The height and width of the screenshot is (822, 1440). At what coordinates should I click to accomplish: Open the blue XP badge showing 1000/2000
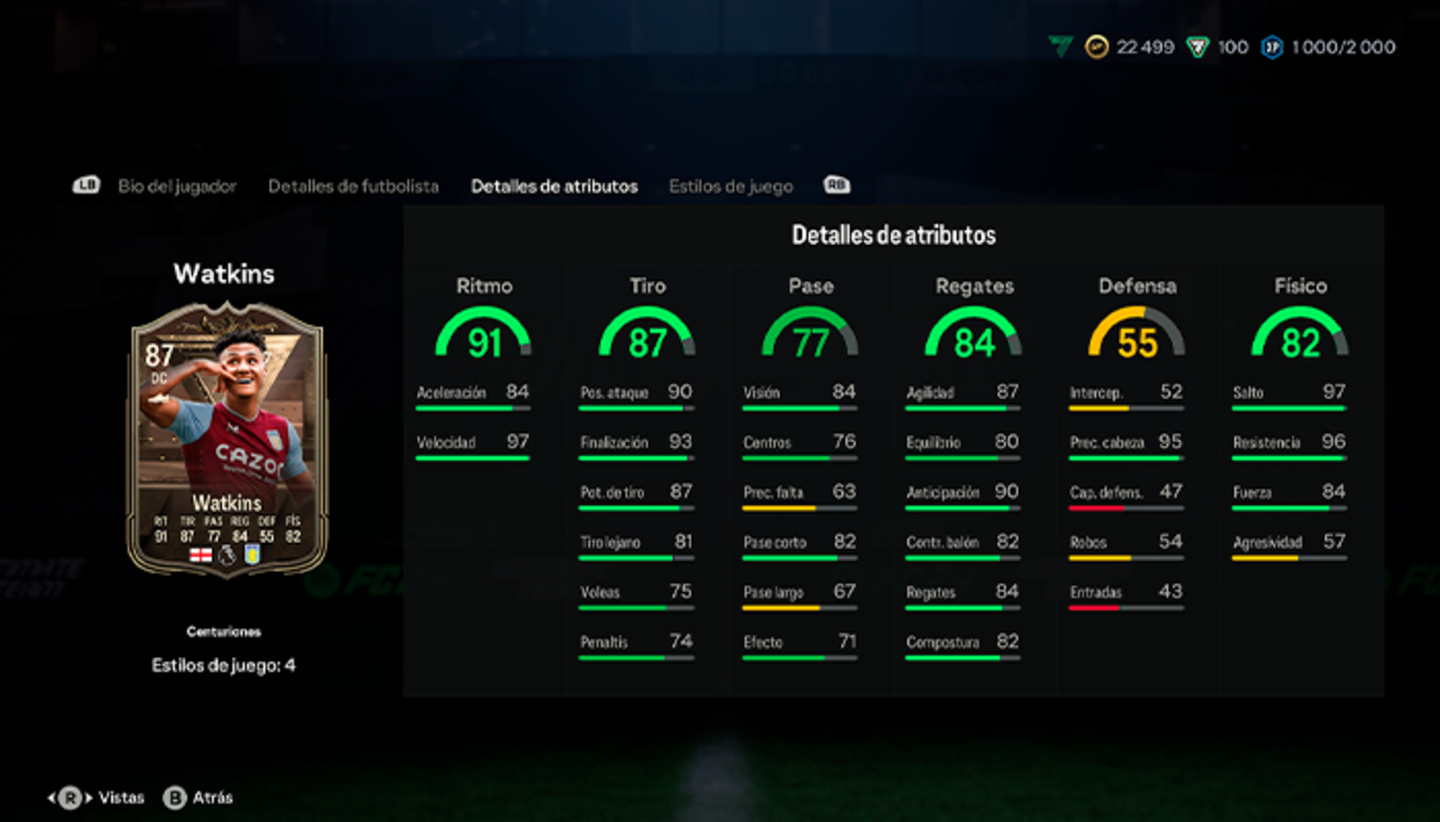[1272, 47]
